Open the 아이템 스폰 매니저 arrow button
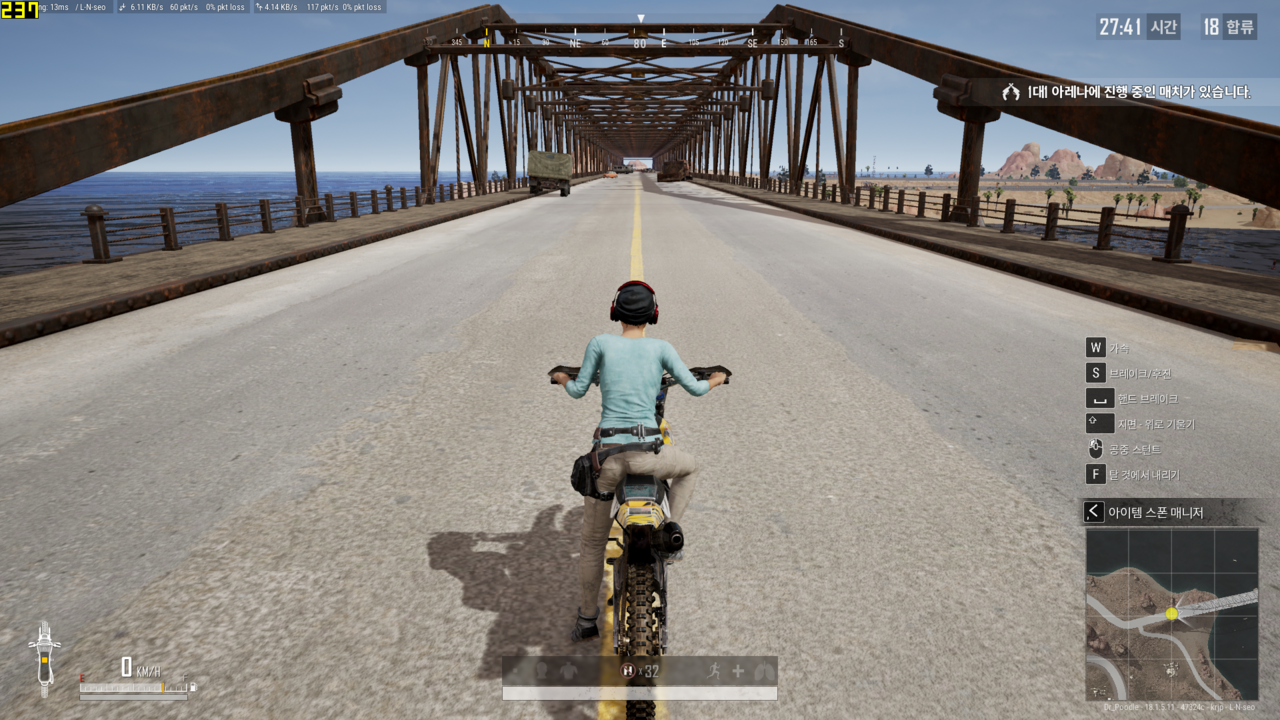The image size is (1280, 720). (x=1094, y=512)
